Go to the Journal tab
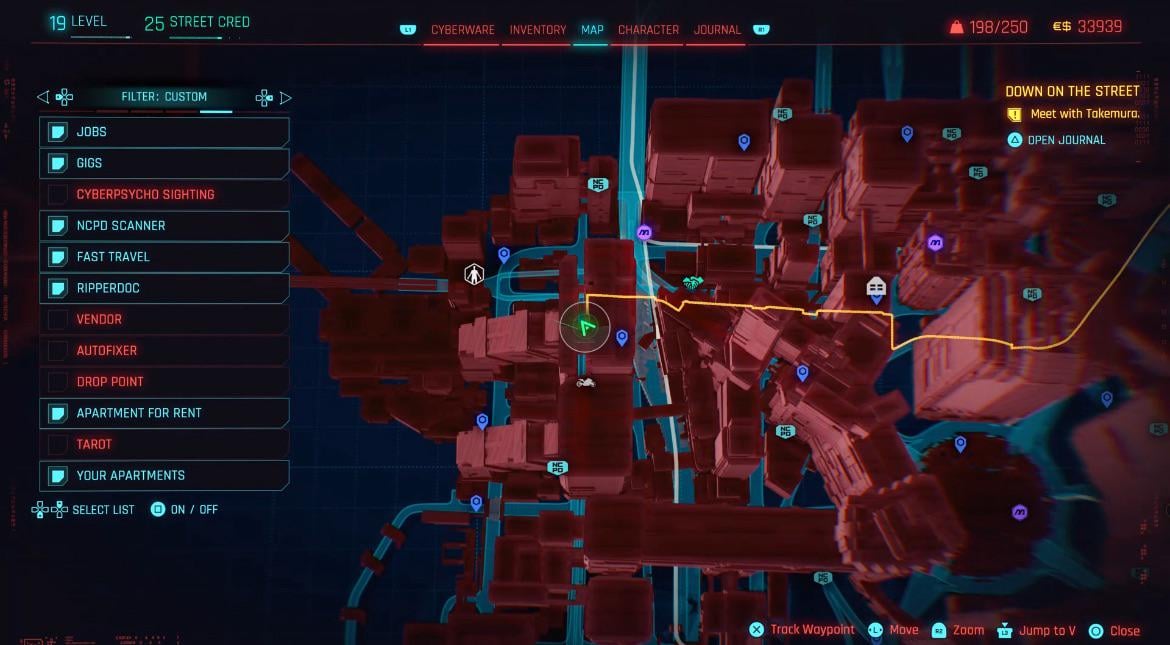1170x645 pixels. point(717,30)
